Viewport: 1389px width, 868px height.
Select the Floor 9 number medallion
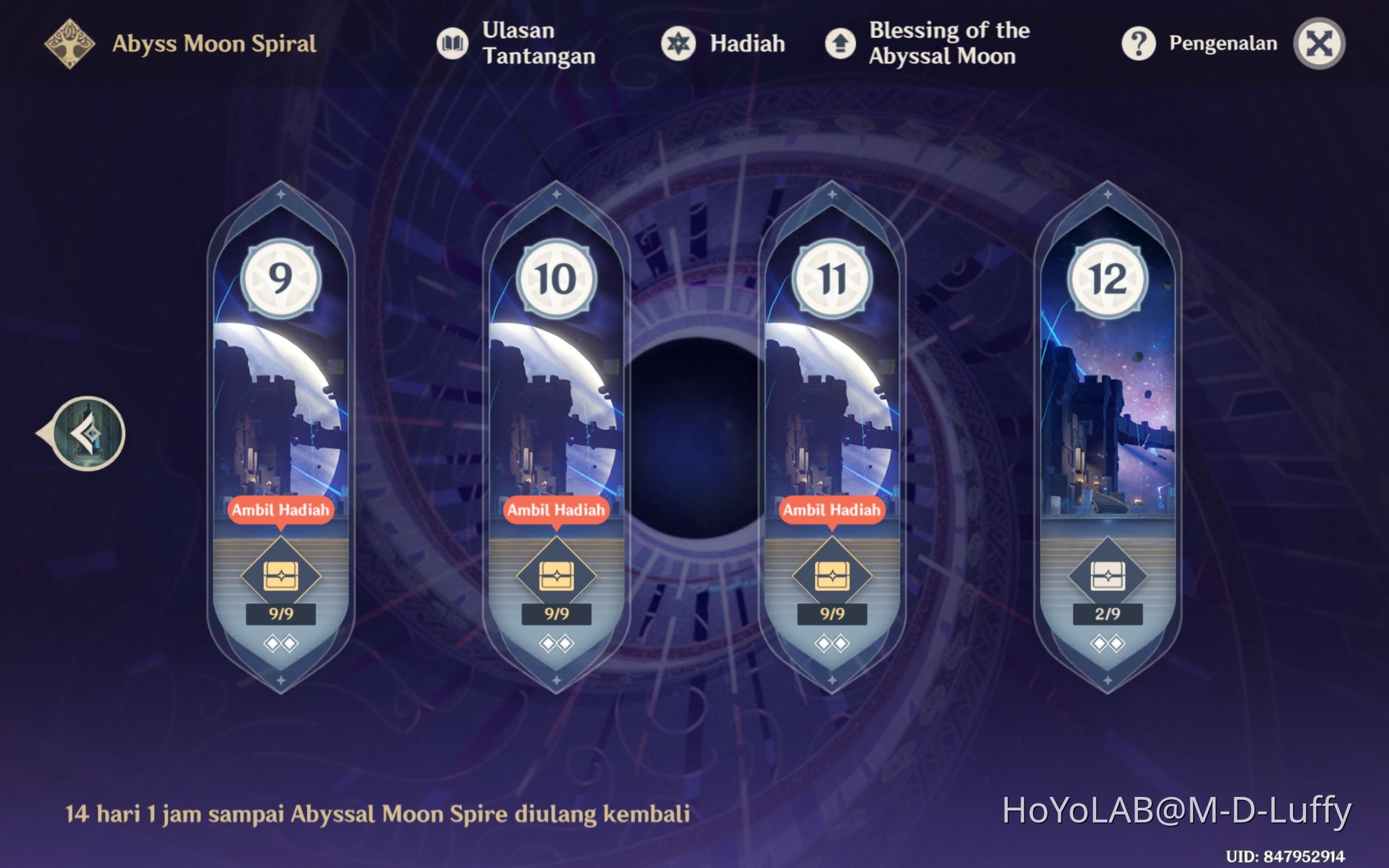[281, 279]
